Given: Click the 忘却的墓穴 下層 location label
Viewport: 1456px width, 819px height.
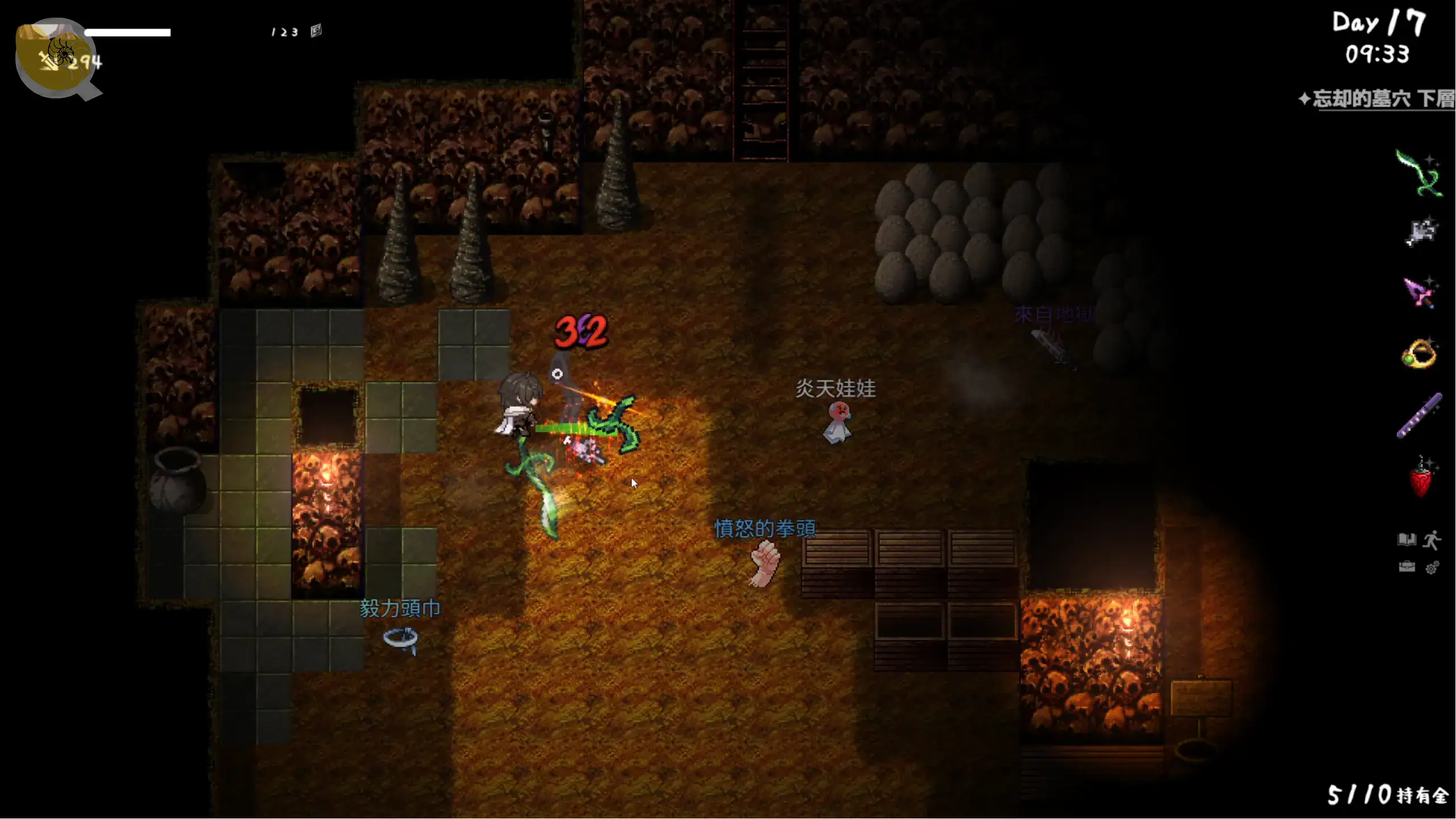Looking at the screenshot, I should (1382, 99).
